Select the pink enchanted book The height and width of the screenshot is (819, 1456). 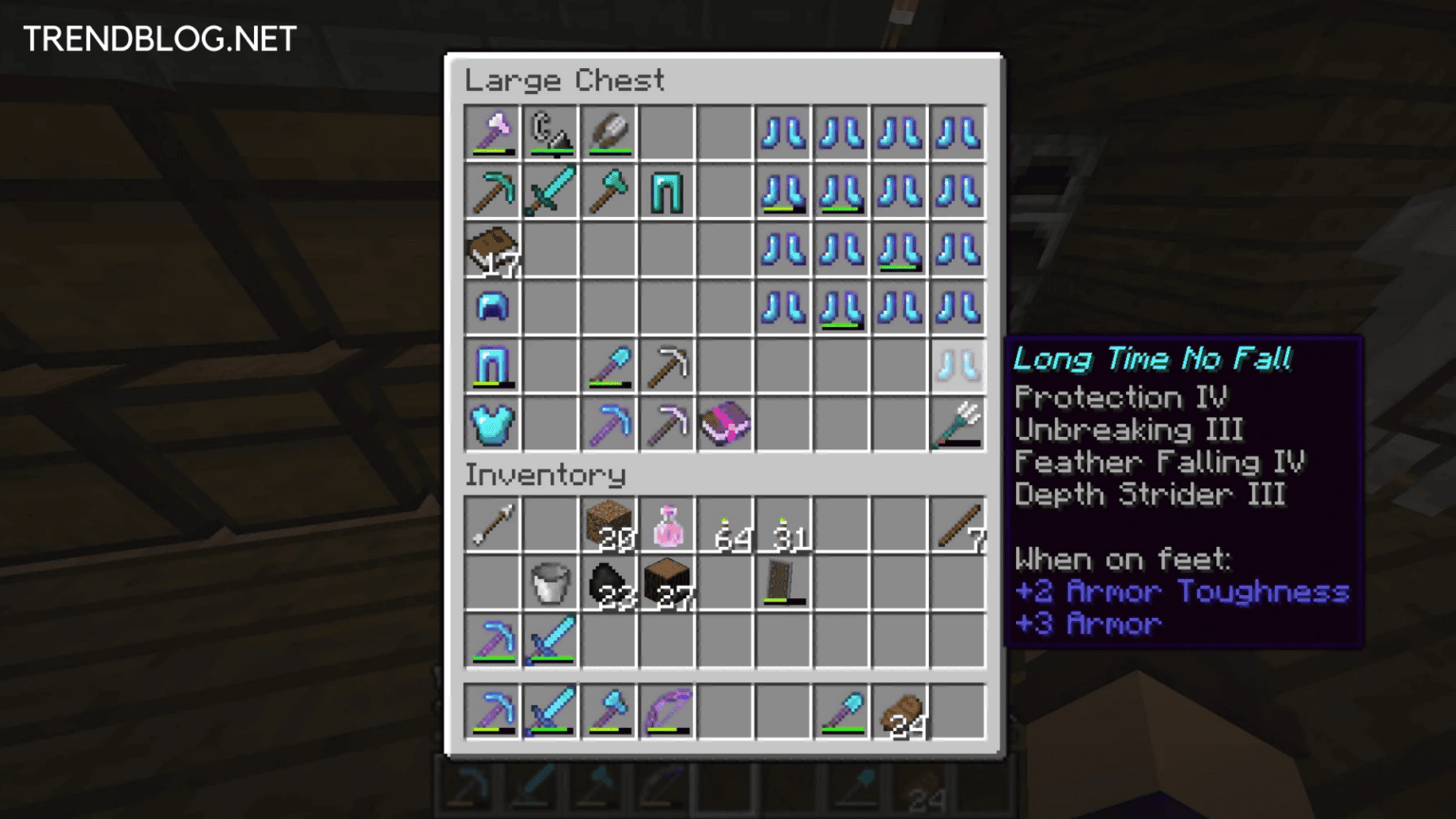[x=725, y=424]
